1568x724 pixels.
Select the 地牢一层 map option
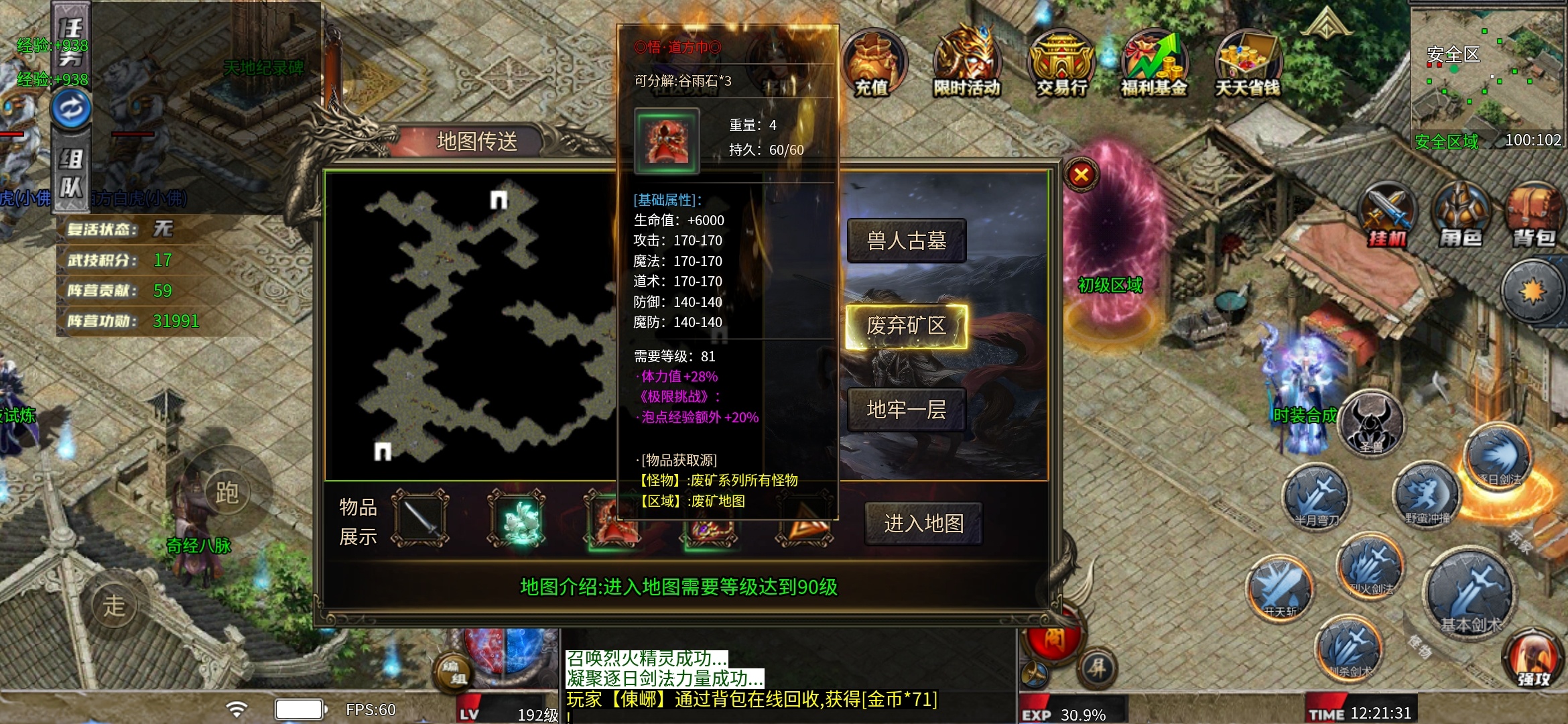coord(906,410)
